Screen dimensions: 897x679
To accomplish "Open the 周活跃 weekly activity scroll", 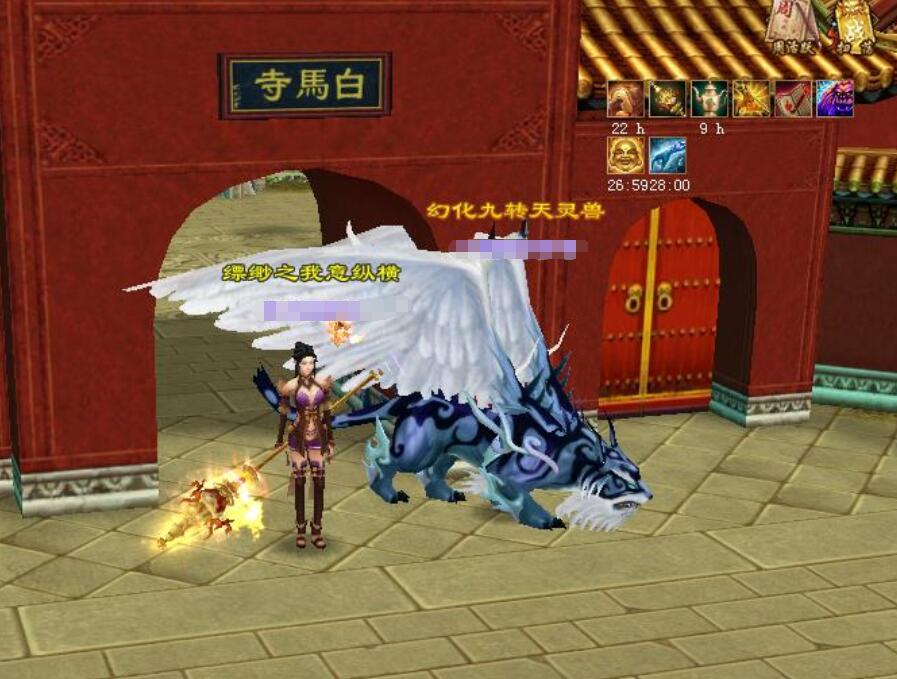I will pyautogui.click(x=793, y=26).
